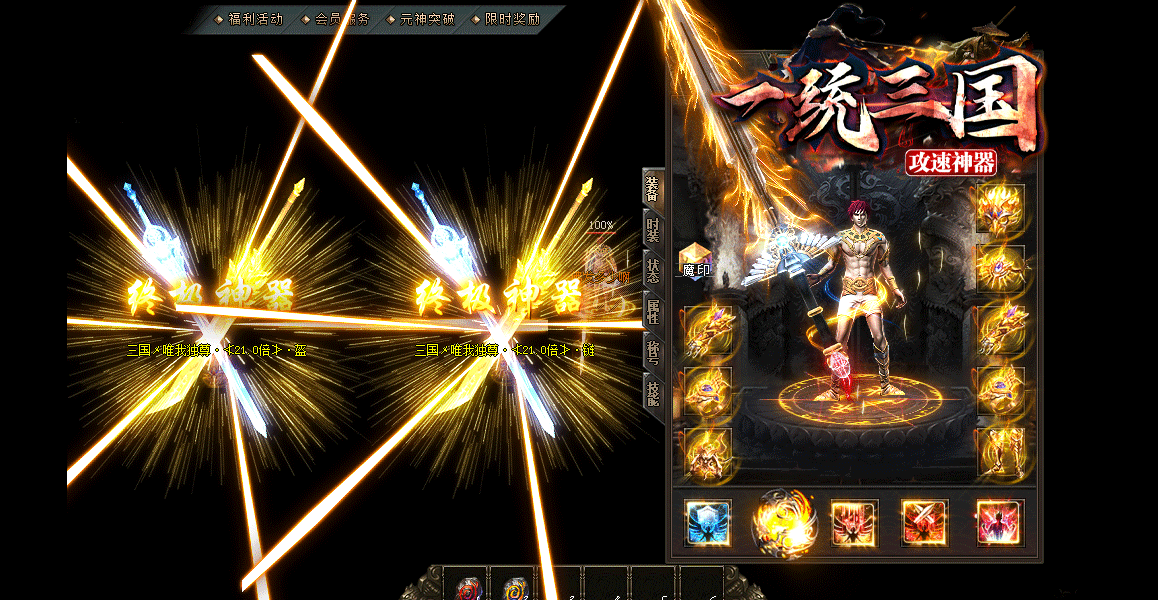This screenshot has height=600, width=1158.
Task: Select the golden body armor slot
Action: (x=708, y=453)
